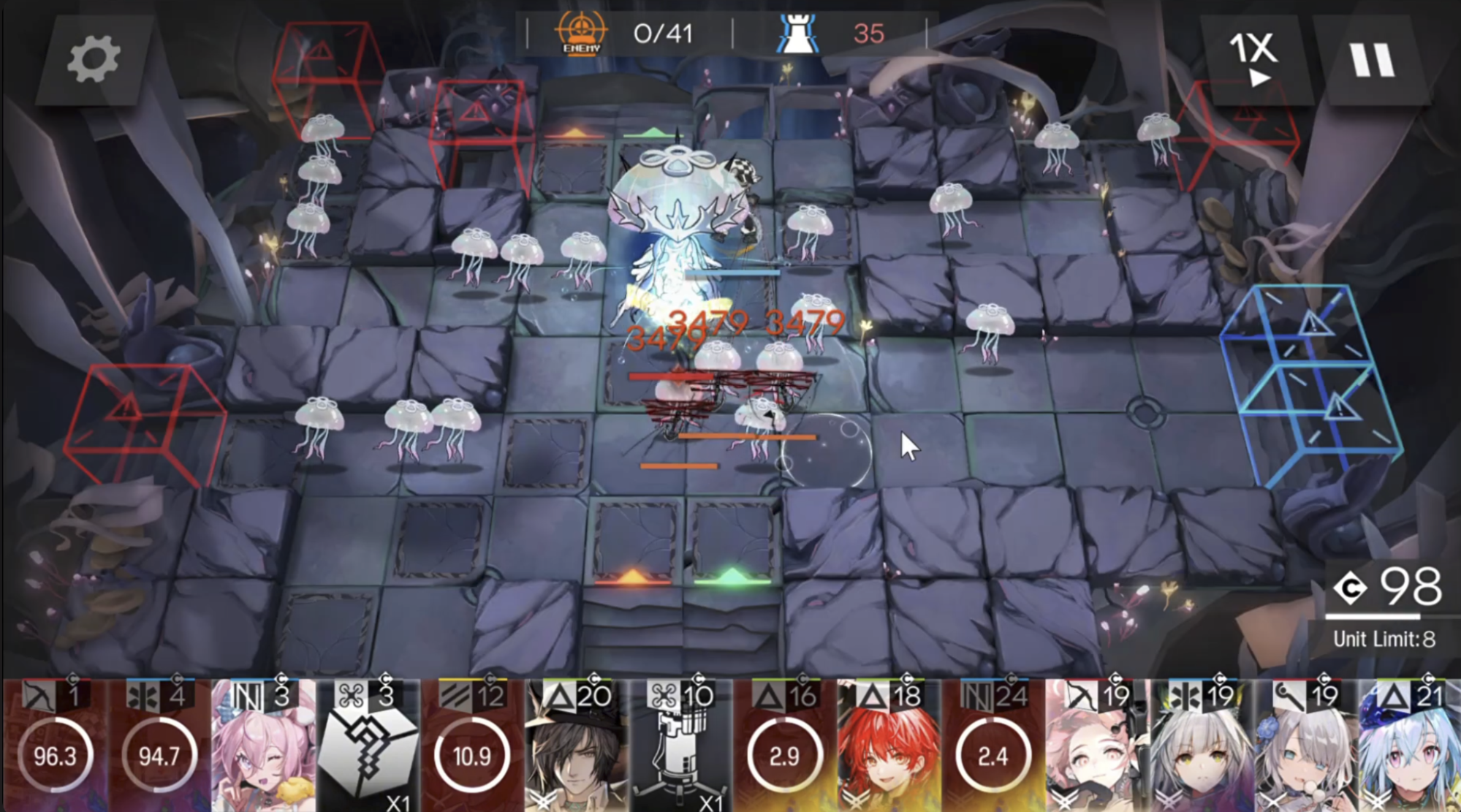Pause the battle
This screenshot has width=1461, height=812.
(x=1371, y=60)
